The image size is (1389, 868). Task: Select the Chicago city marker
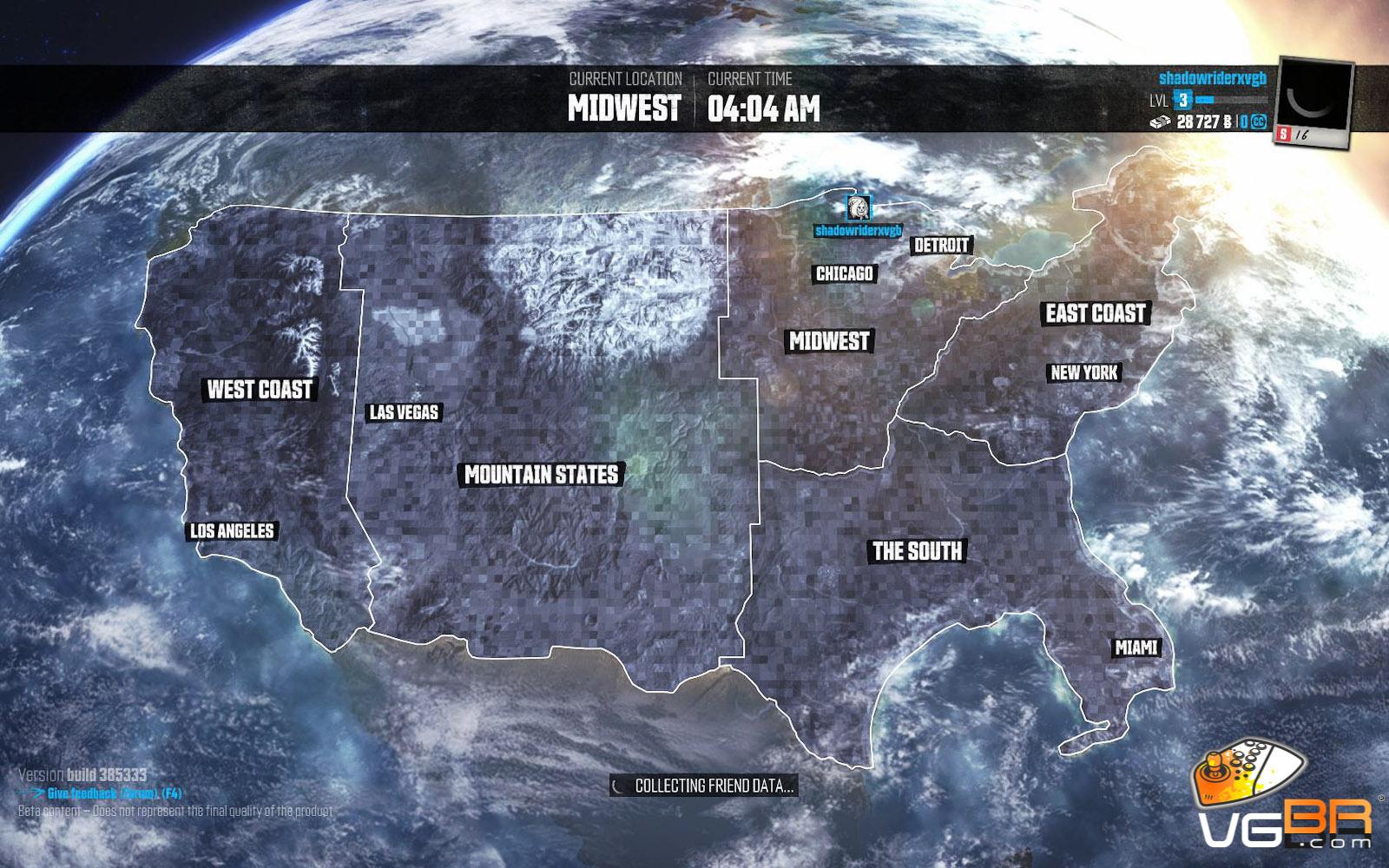pyautogui.click(x=845, y=274)
